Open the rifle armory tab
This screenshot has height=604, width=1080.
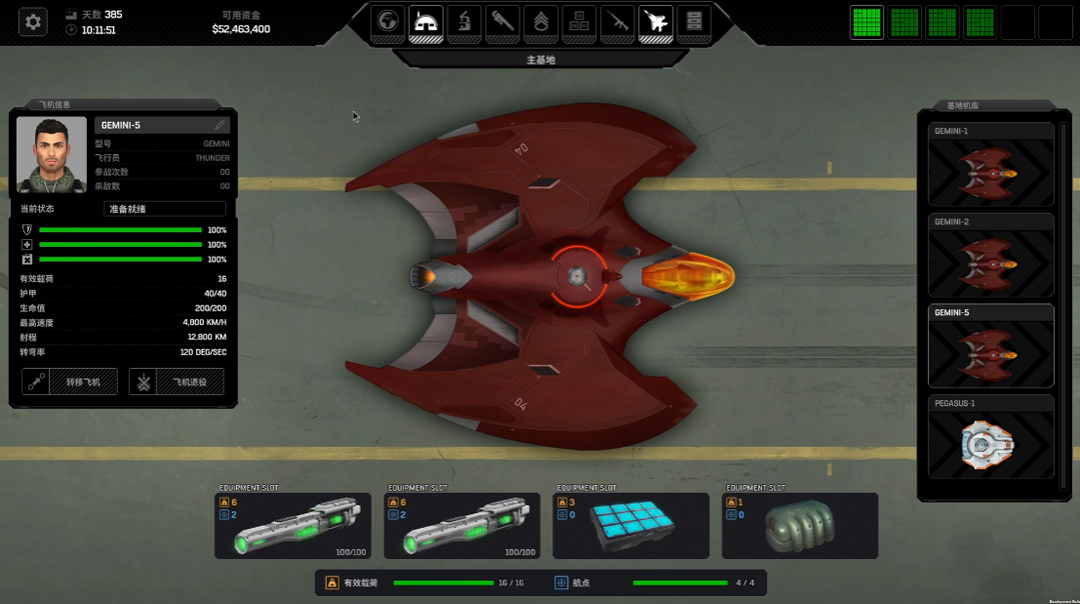click(x=618, y=21)
